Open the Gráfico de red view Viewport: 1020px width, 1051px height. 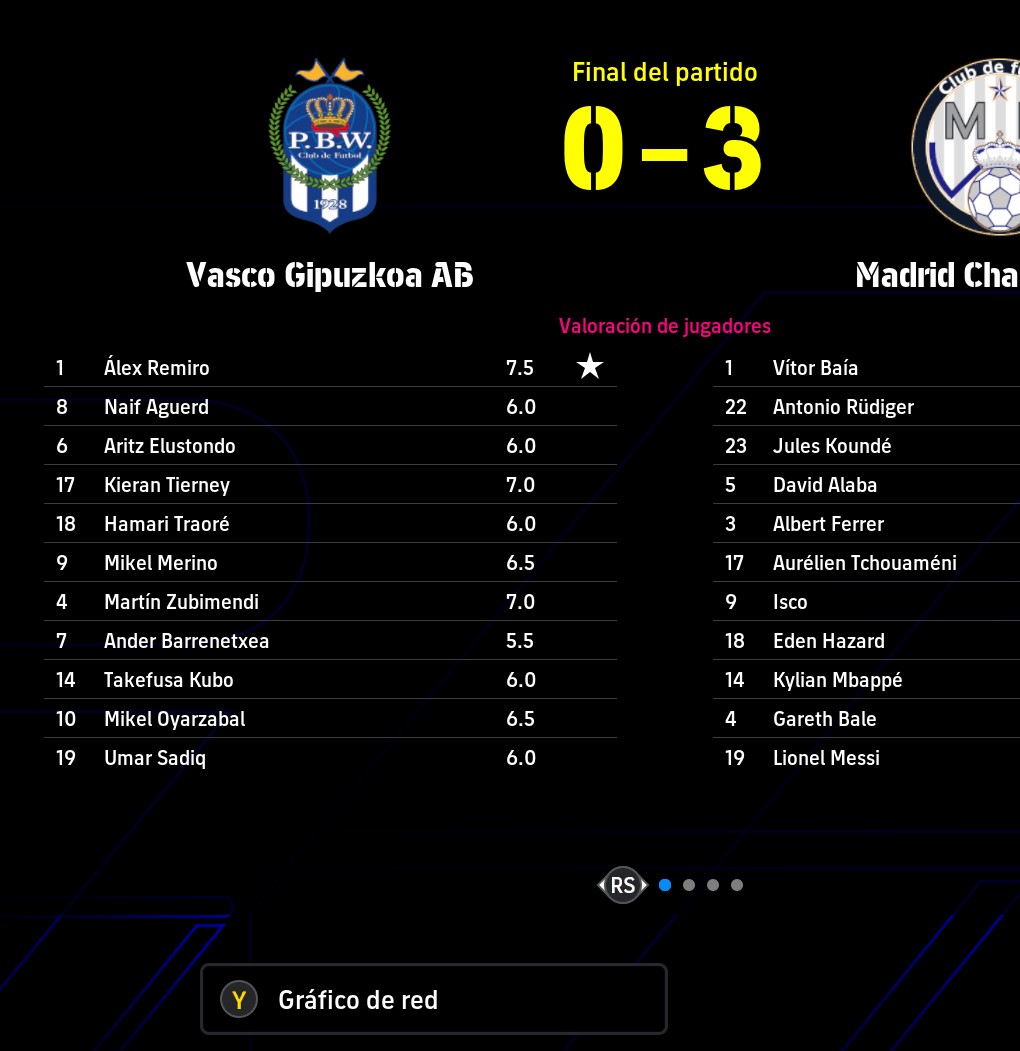point(433,999)
